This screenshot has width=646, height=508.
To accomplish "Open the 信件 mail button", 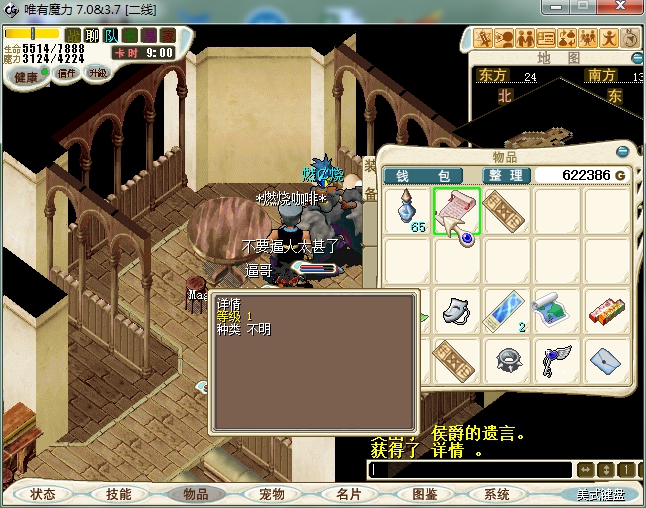I will (x=67, y=73).
